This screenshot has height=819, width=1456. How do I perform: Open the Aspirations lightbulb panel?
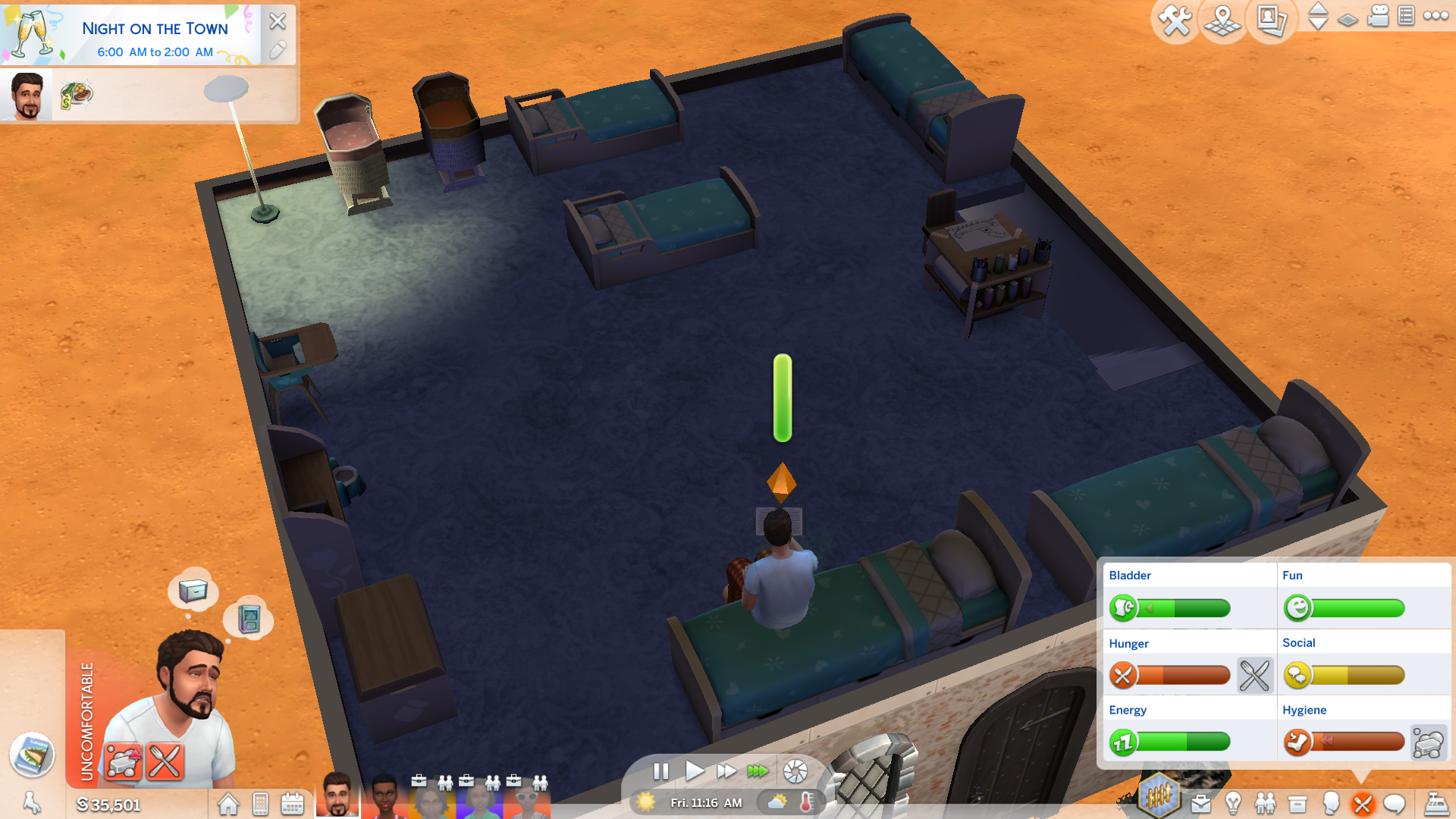[x=1233, y=803]
